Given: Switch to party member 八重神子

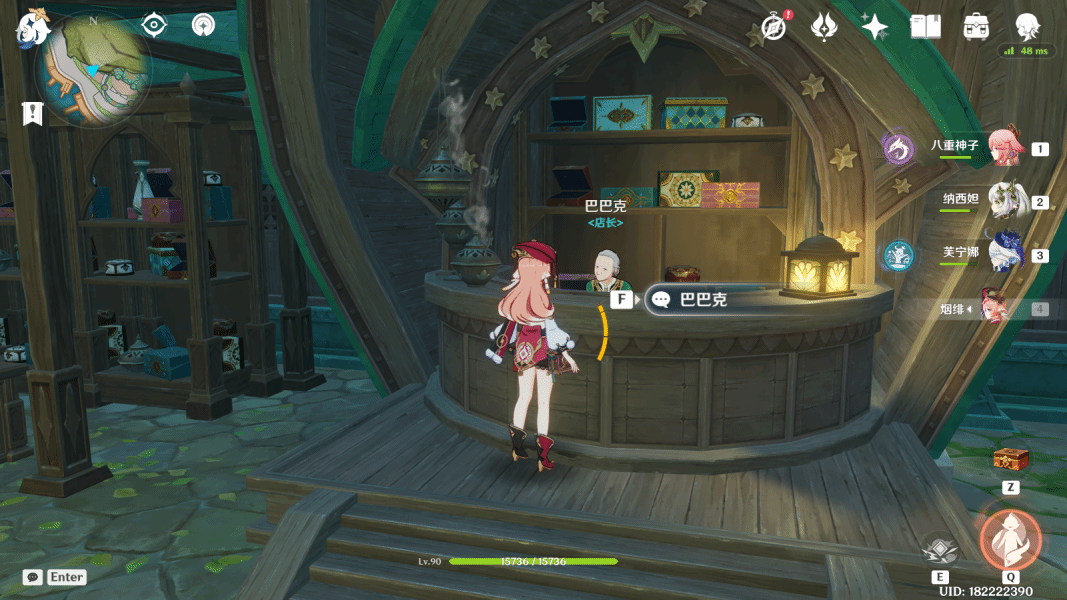Looking at the screenshot, I should tap(1003, 147).
